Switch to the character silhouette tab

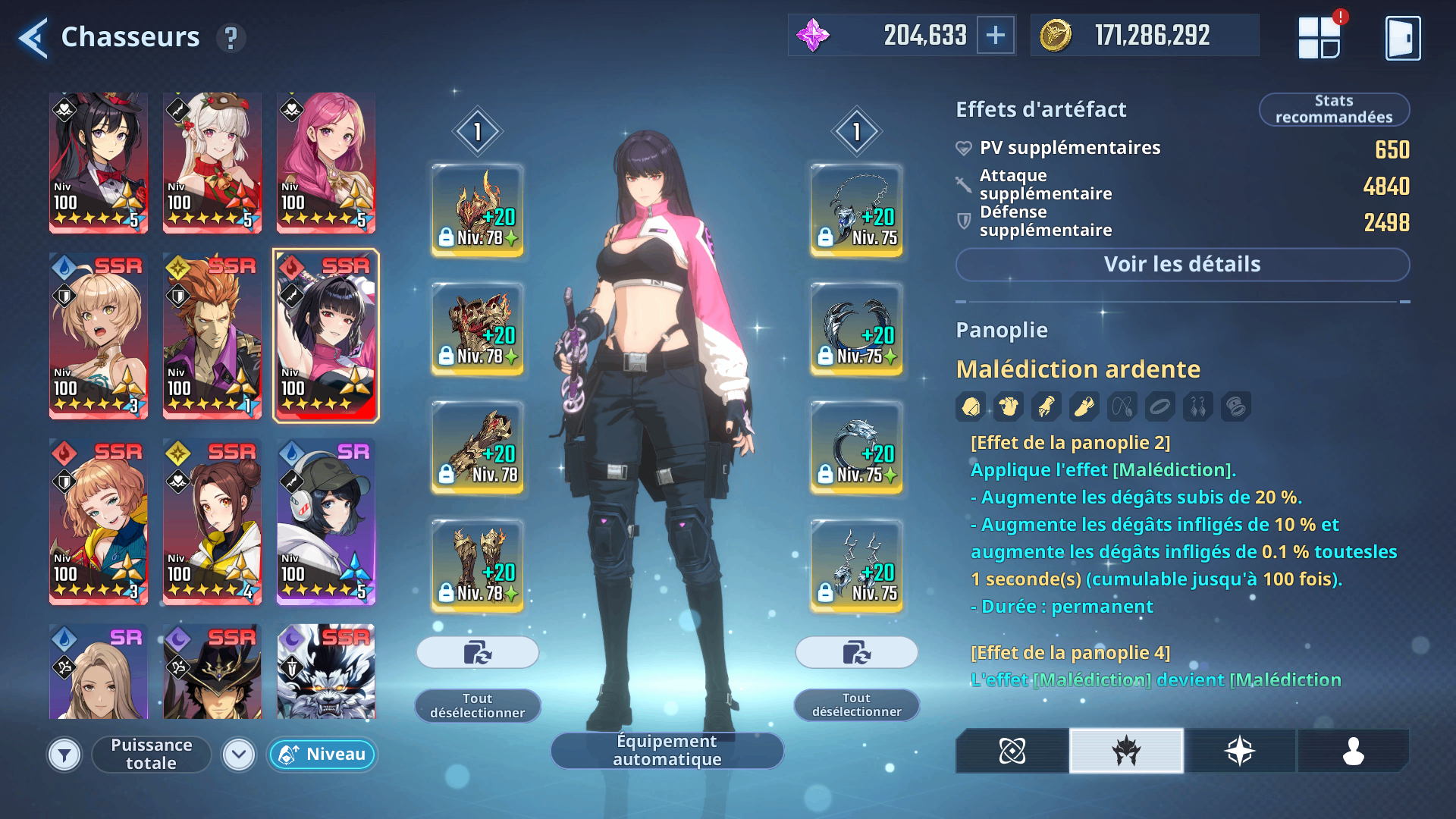1354,751
